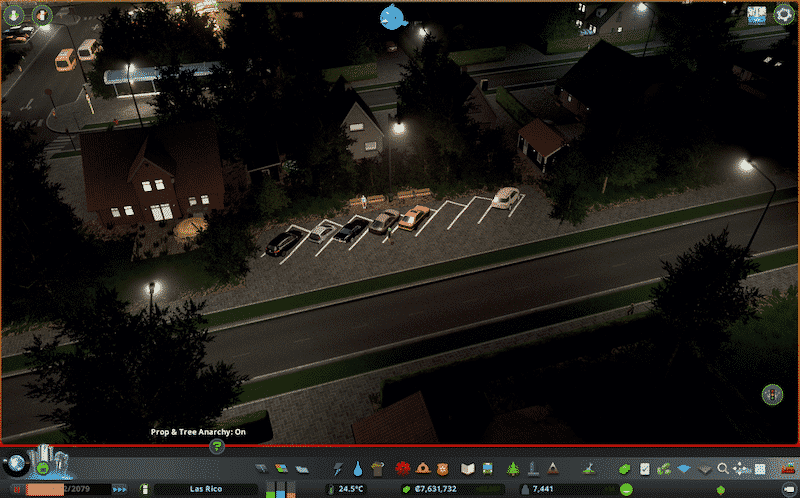Image resolution: width=800 pixels, height=498 pixels.
Task: Open the Parks tree menu
Action: 514,468
